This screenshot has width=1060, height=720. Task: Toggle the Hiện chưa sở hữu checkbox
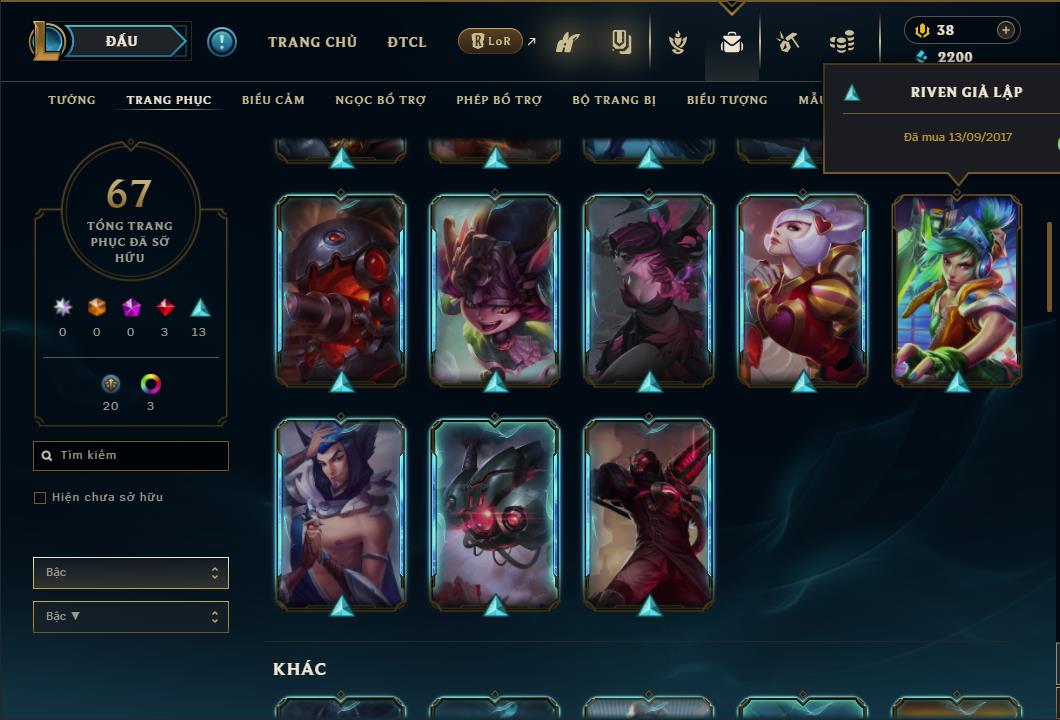40,498
